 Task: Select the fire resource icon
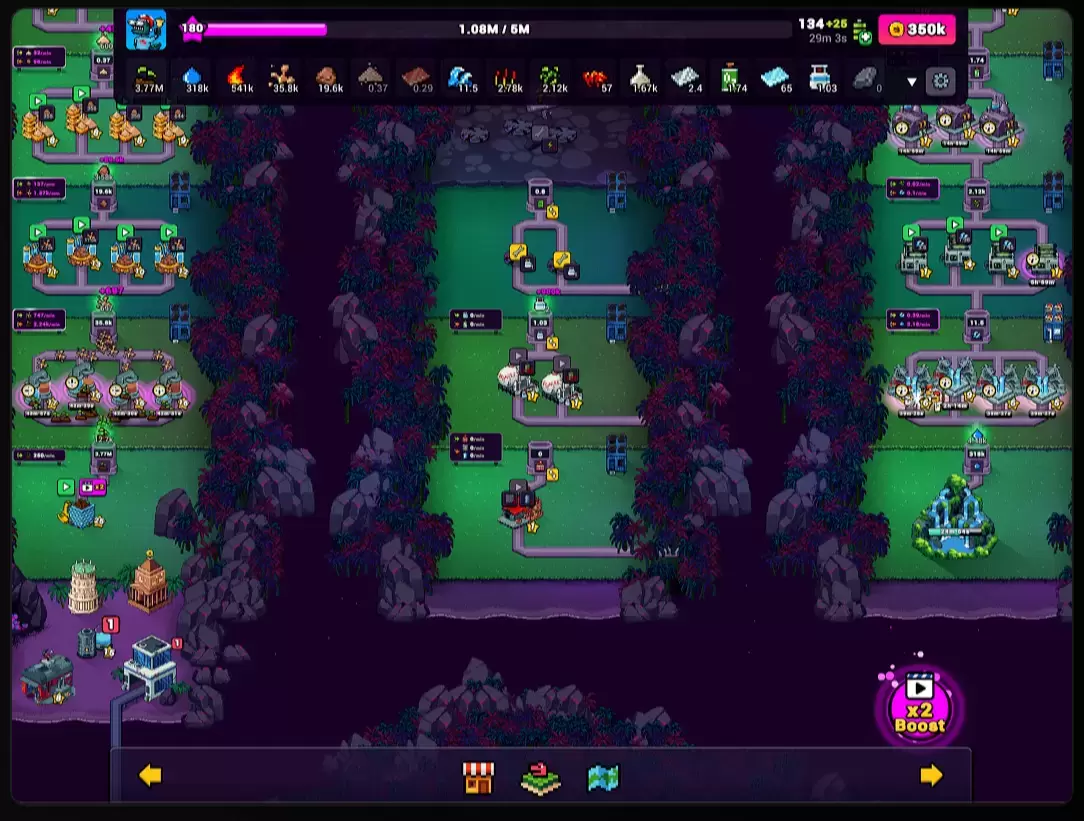click(x=237, y=78)
